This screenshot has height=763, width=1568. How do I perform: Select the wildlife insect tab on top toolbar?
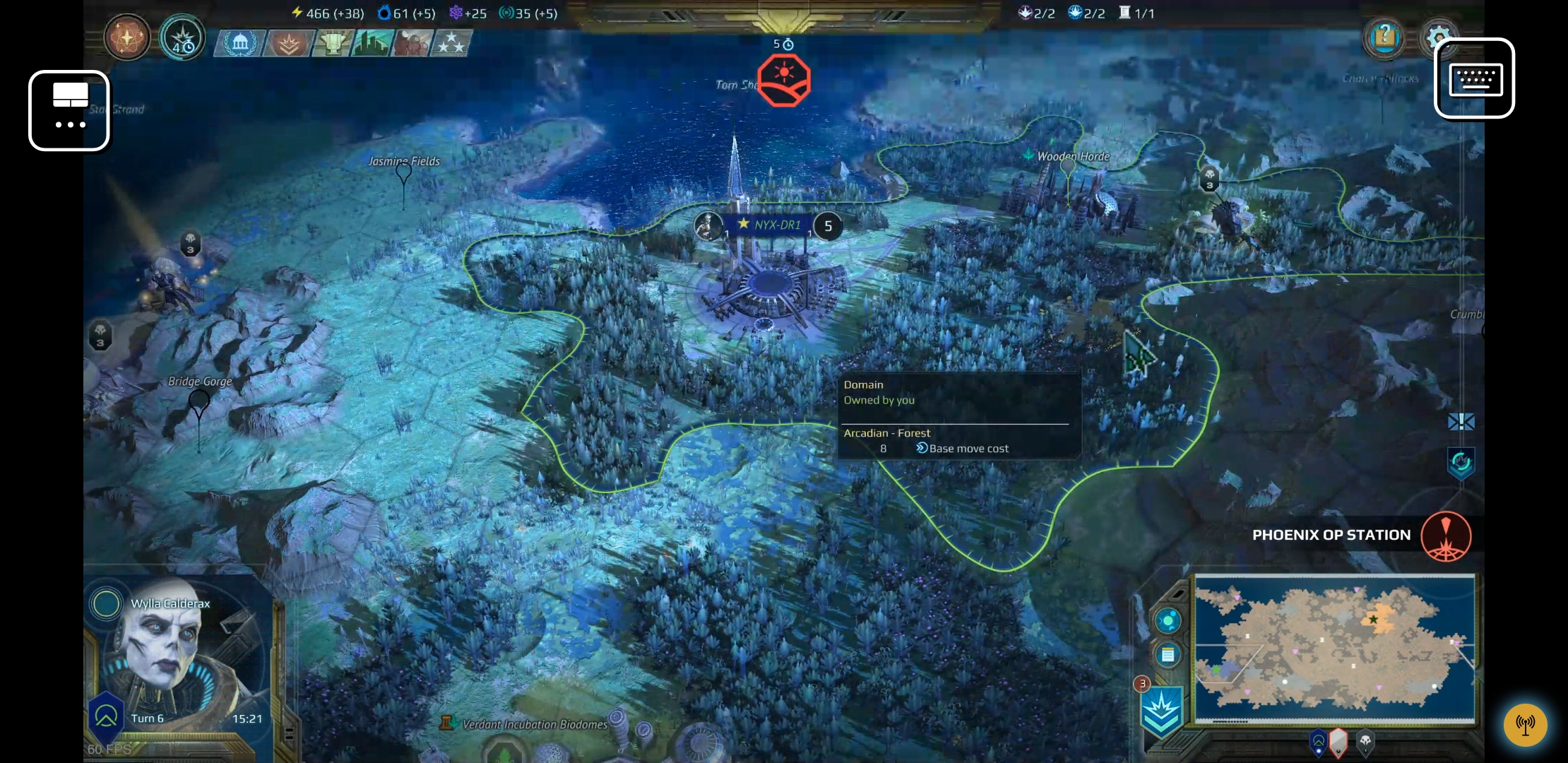coord(412,43)
